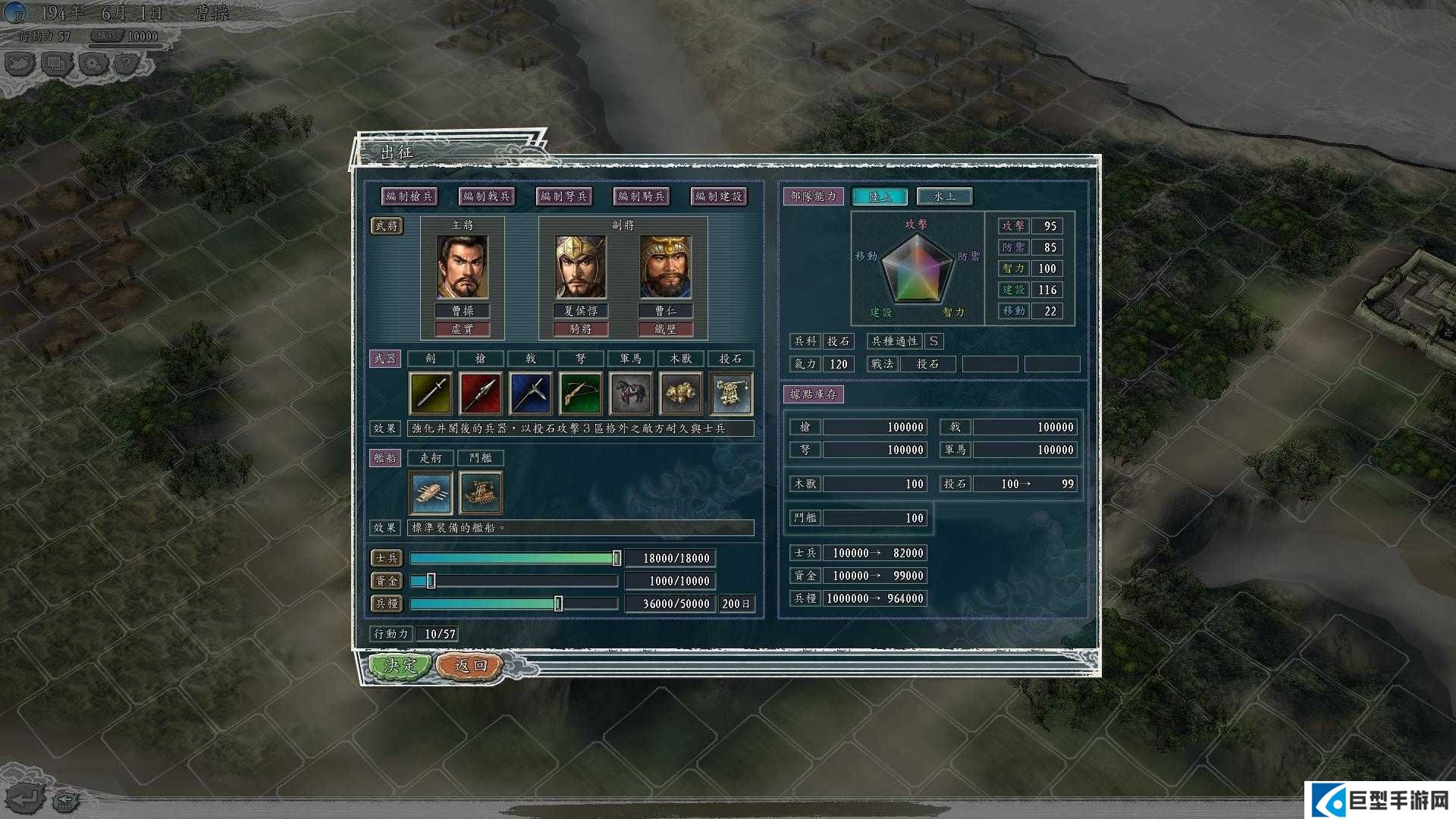This screenshot has height=819, width=1456.
Task: Open the 武將 officers selection button
Action: (387, 226)
